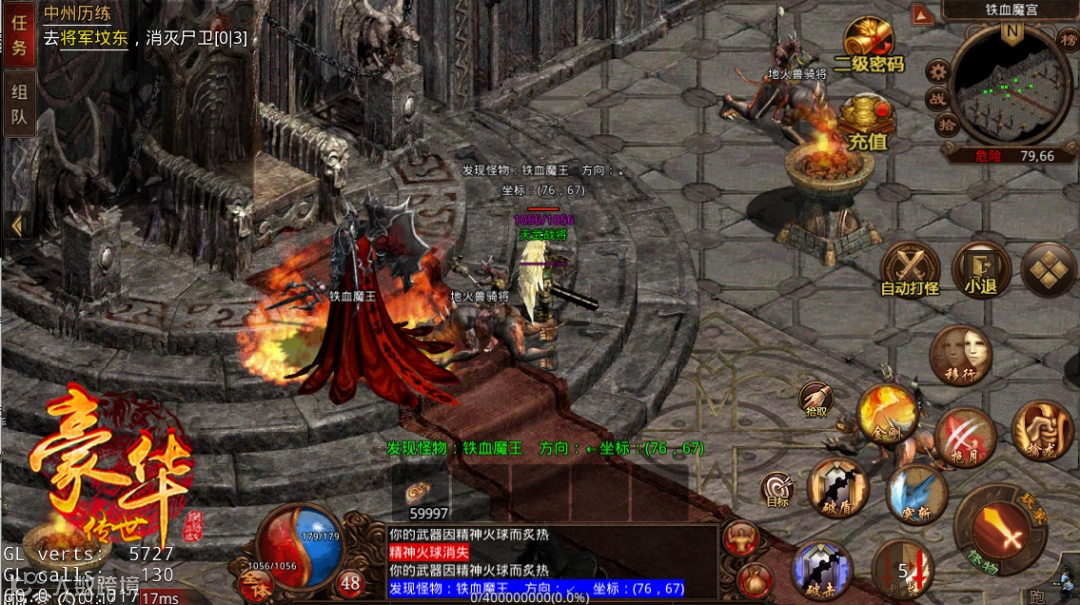Image resolution: width=1080 pixels, height=605 pixels.
Task: Select the 将军坟东 quest tracker entry
Action: [x=93, y=38]
